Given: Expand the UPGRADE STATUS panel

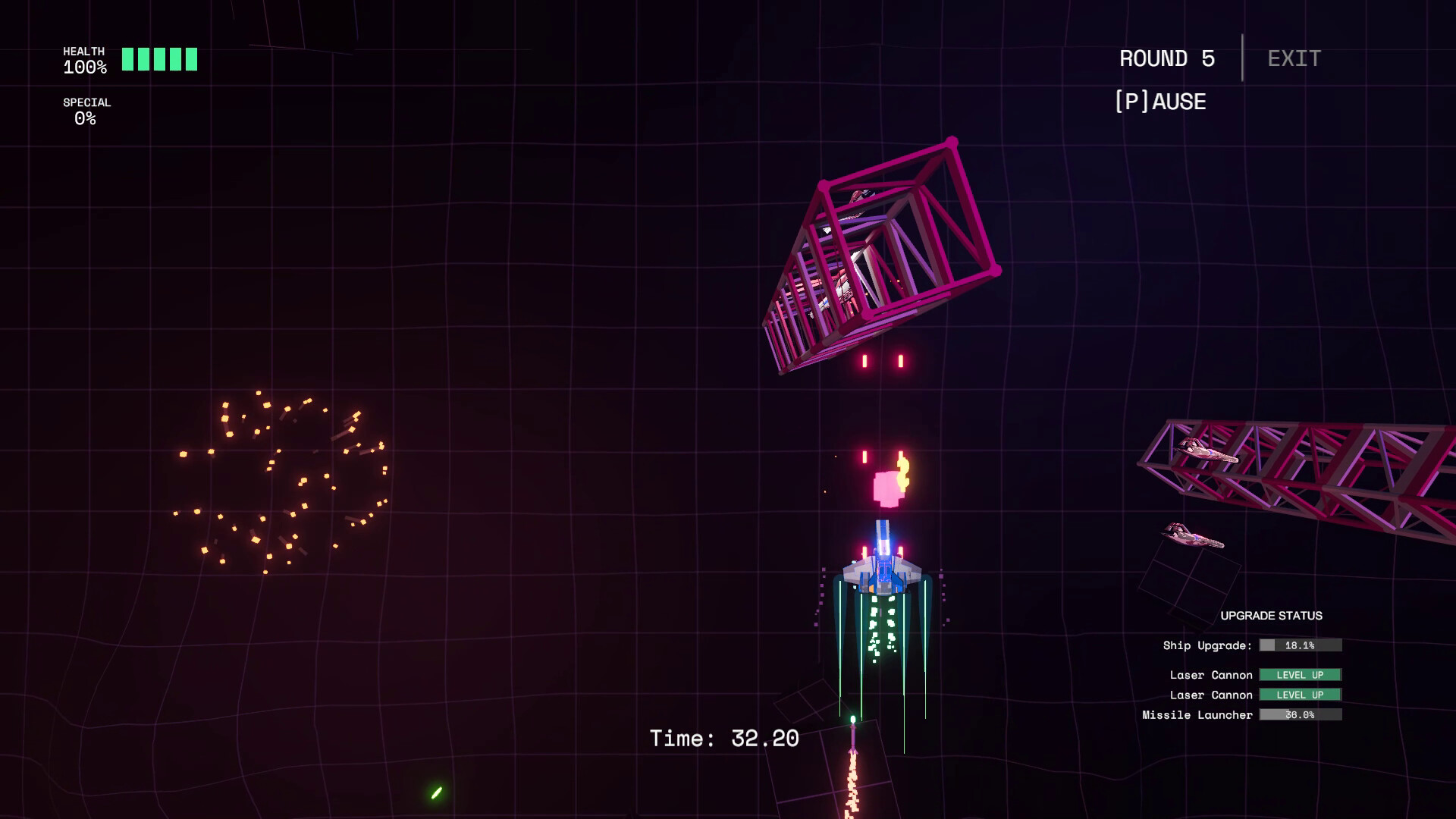Looking at the screenshot, I should click(1272, 616).
